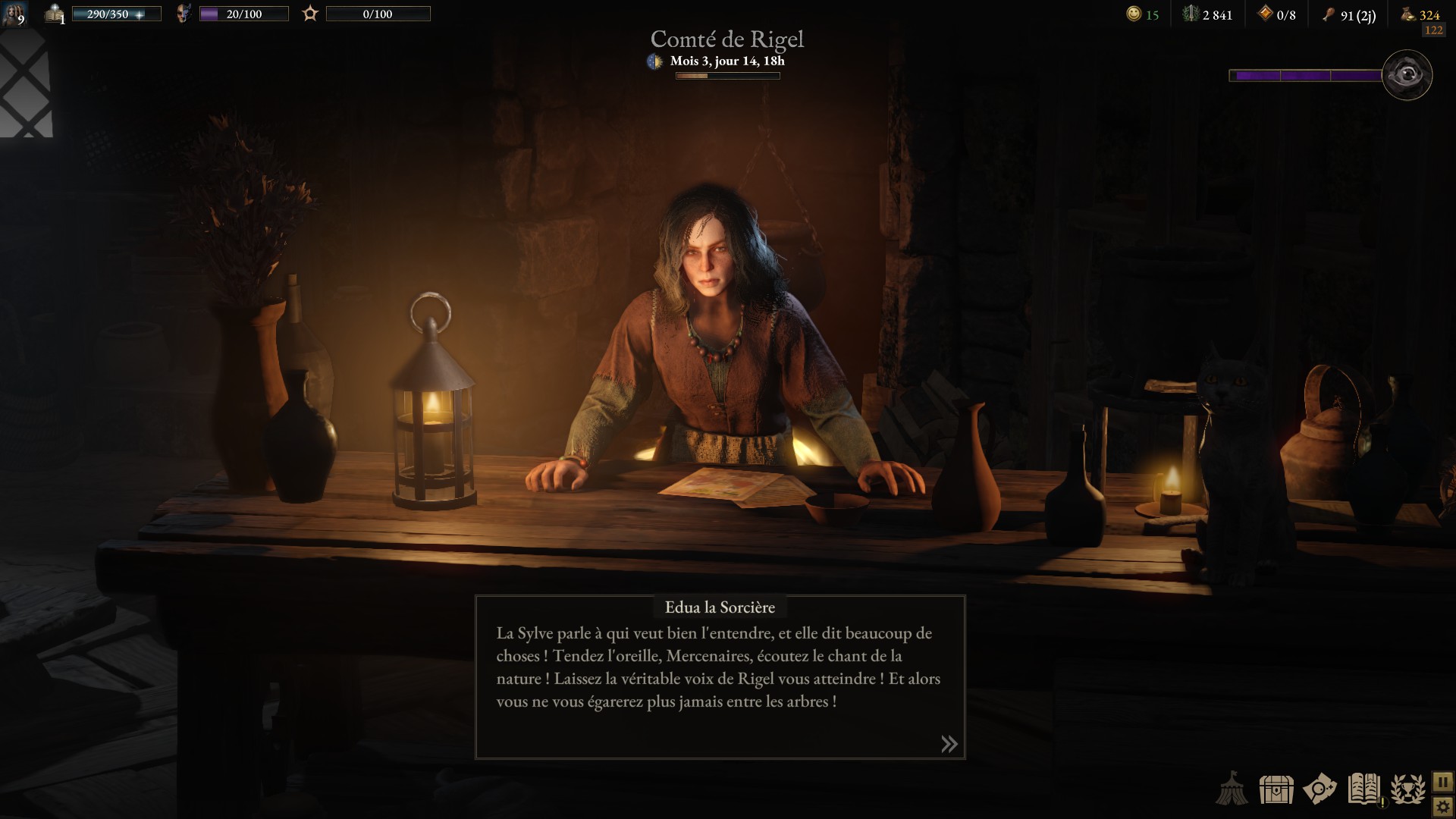Screen dimensions: 1456x819
Task: Pause the game with the pause button
Action: [x=1442, y=781]
